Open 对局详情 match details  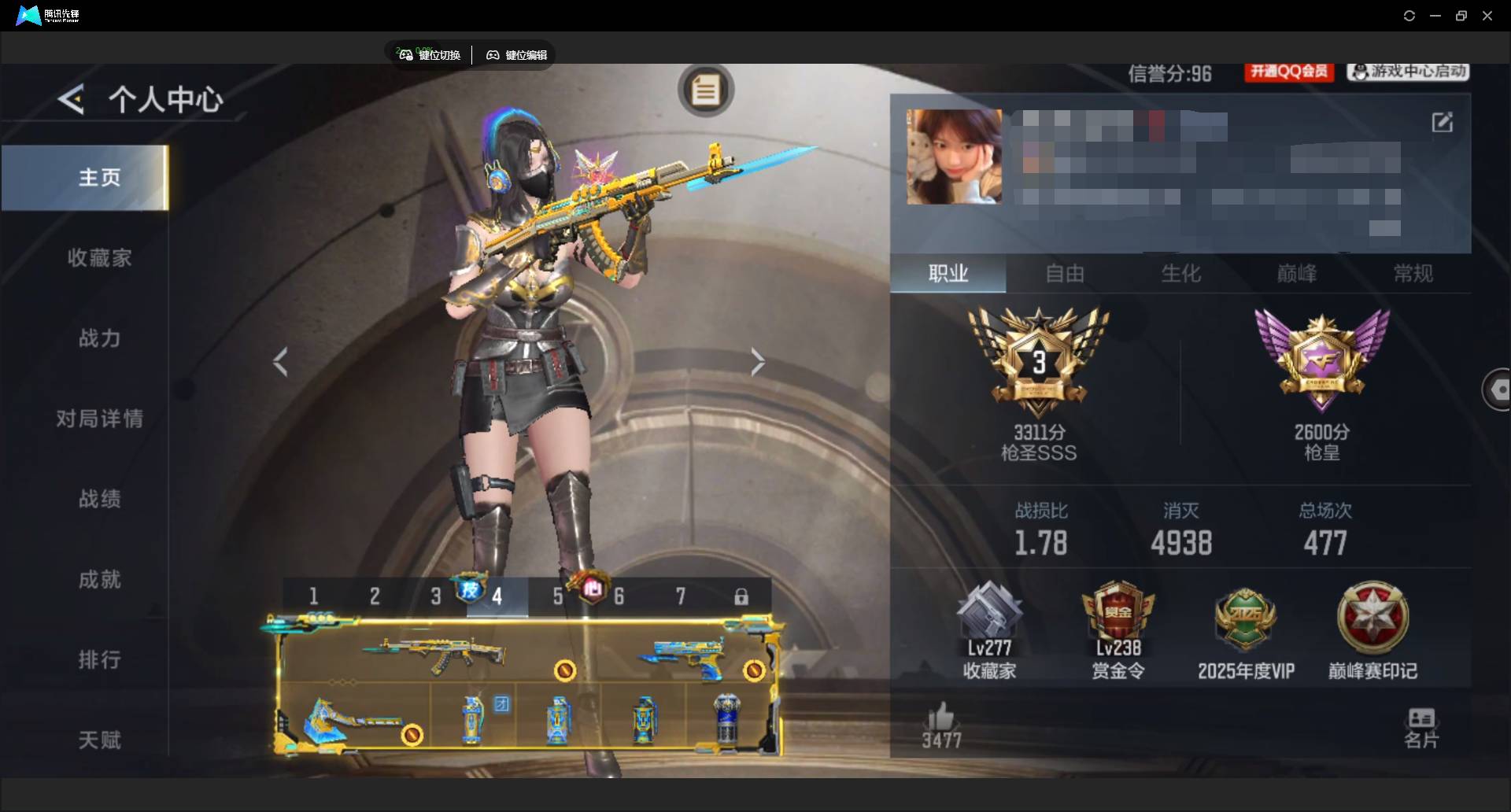[x=99, y=419]
